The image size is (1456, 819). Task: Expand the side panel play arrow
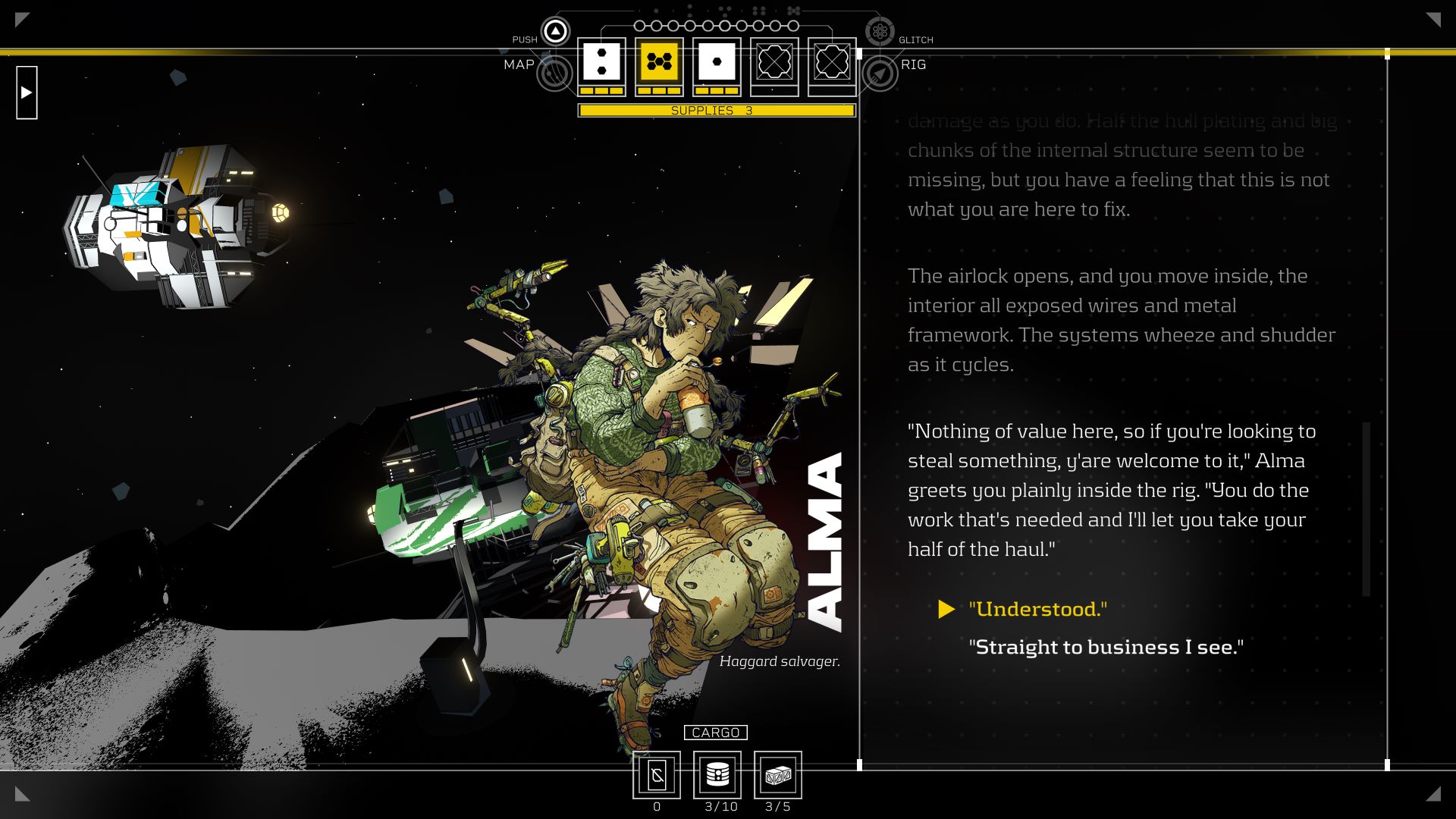point(27,93)
